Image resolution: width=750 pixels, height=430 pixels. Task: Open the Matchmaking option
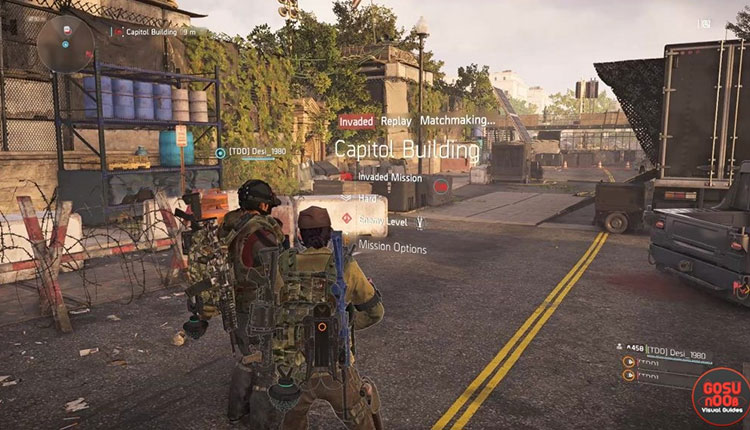[x=458, y=121]
